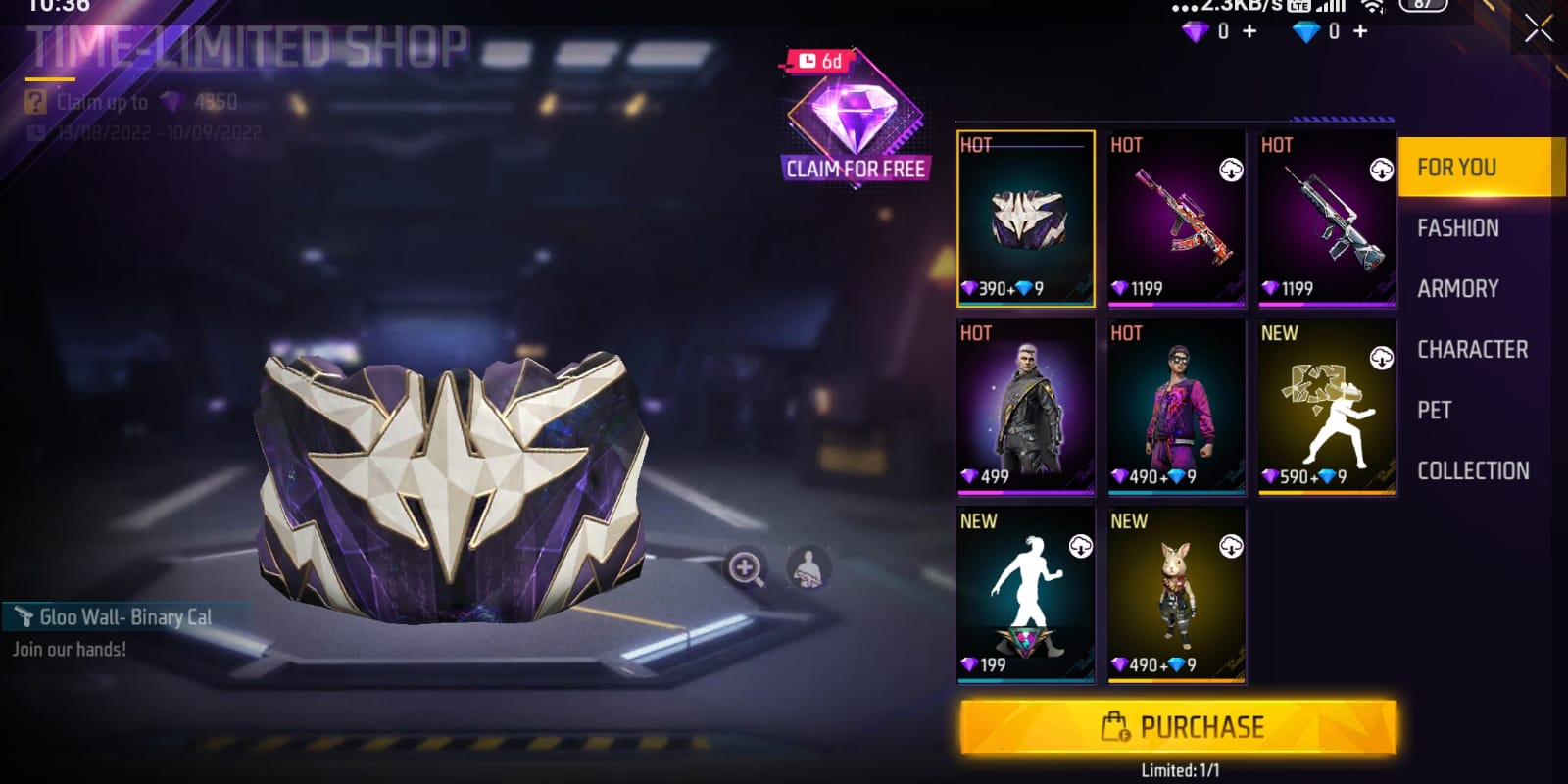Switch to the Fashion category
Image resolution: width=1568 pixels, height=784 pixels.
coord(1457,228)
